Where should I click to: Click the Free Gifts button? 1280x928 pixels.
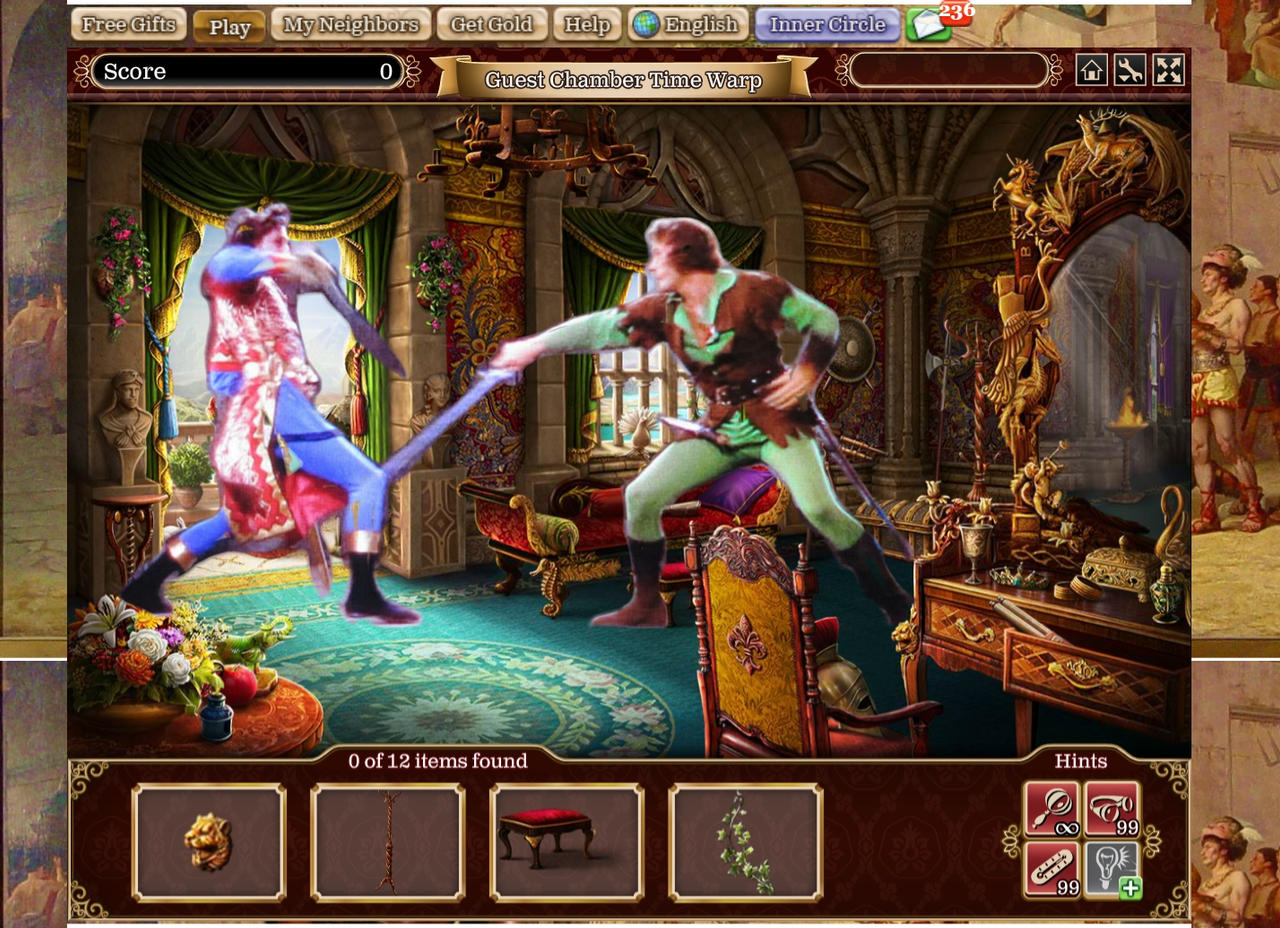(128, 24)
